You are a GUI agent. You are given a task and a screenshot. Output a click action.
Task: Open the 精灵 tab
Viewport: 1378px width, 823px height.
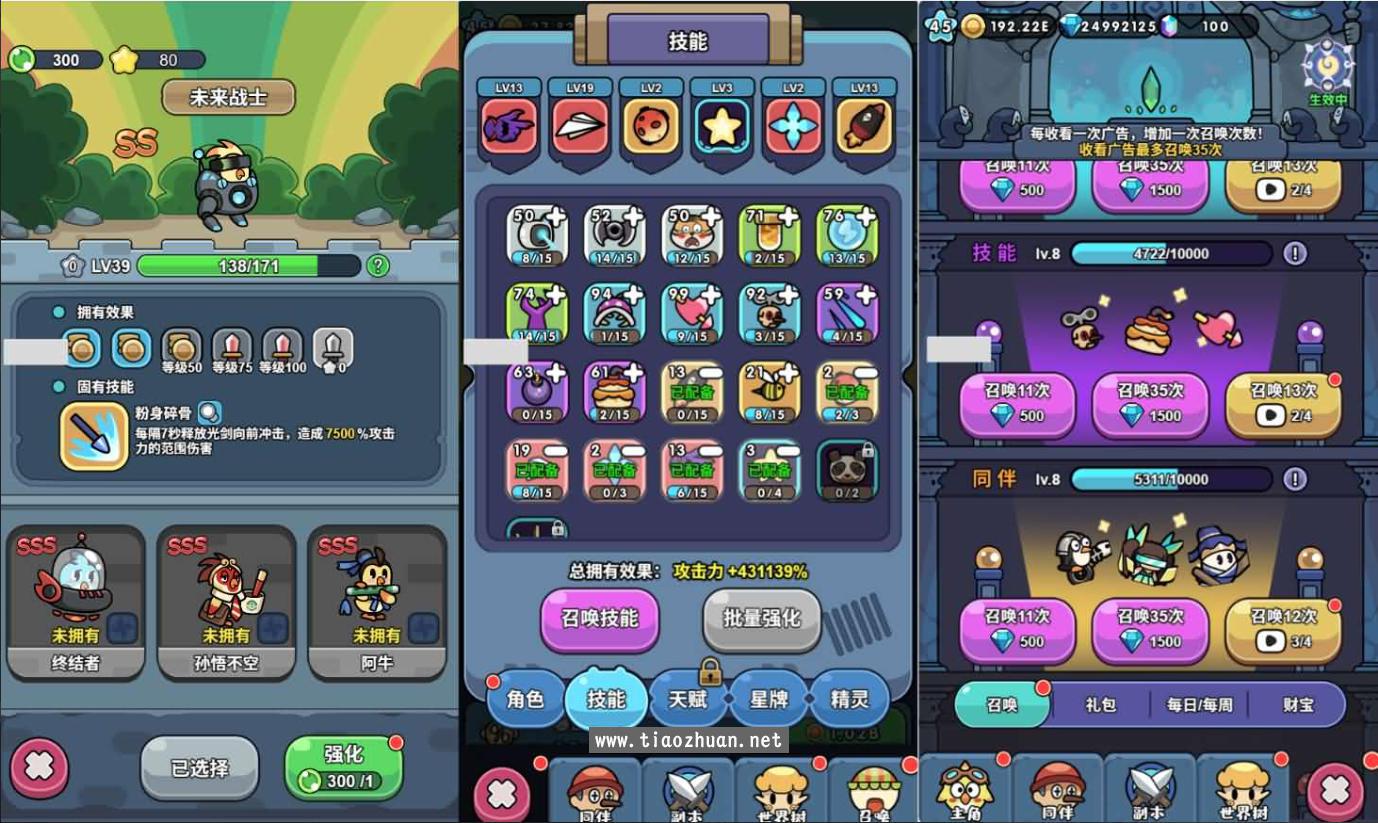click(x=849, y=699)
